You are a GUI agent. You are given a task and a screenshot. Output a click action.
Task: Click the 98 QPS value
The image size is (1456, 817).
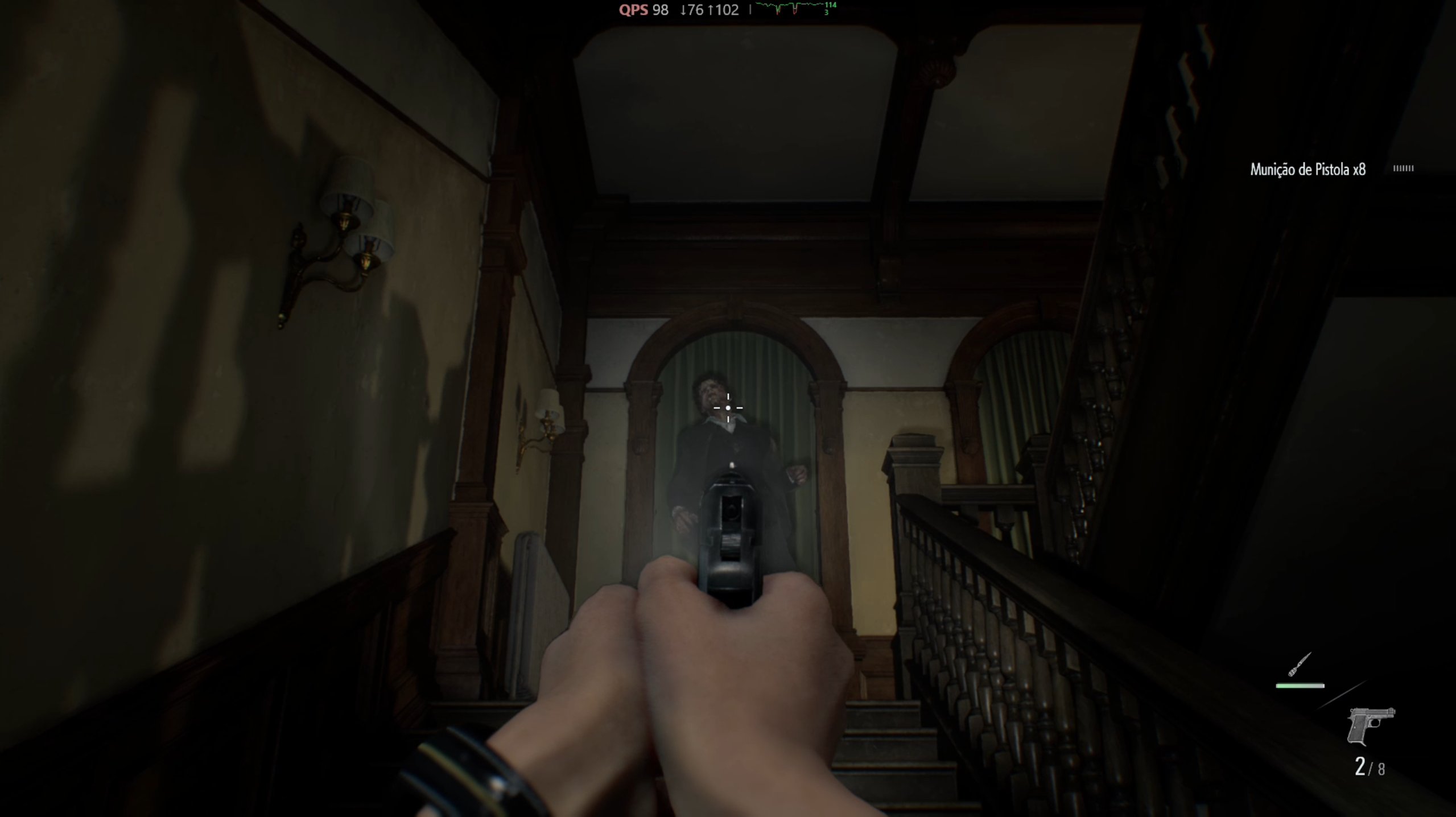660,10
